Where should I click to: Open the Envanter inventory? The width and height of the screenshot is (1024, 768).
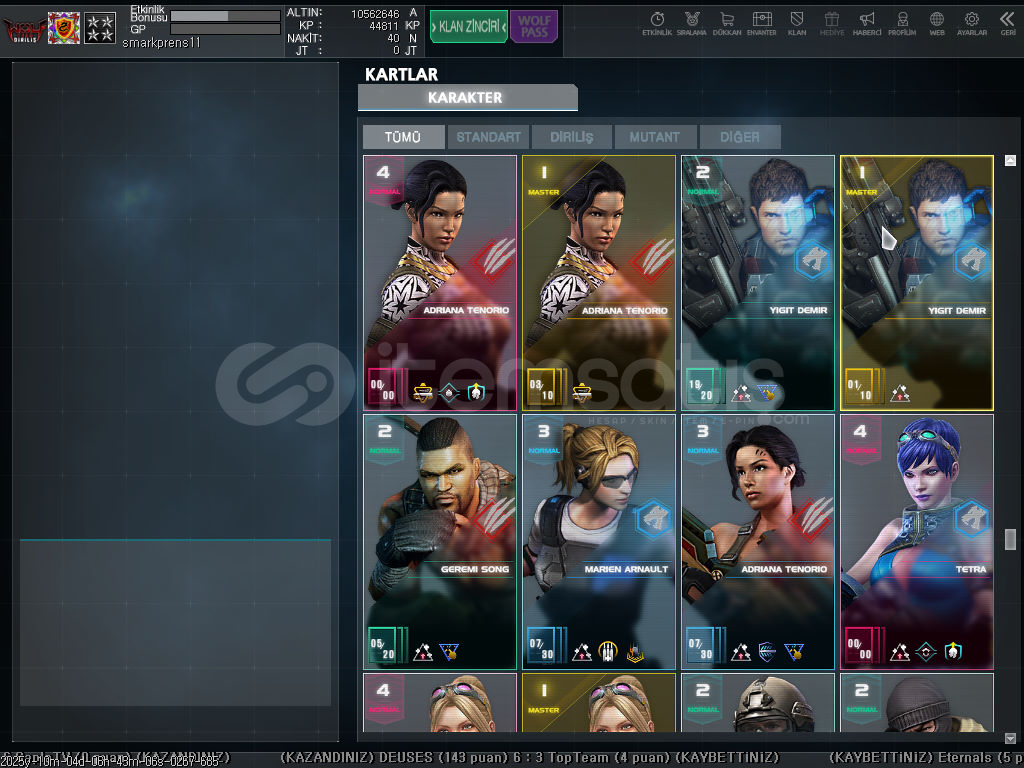pos(762,23)
